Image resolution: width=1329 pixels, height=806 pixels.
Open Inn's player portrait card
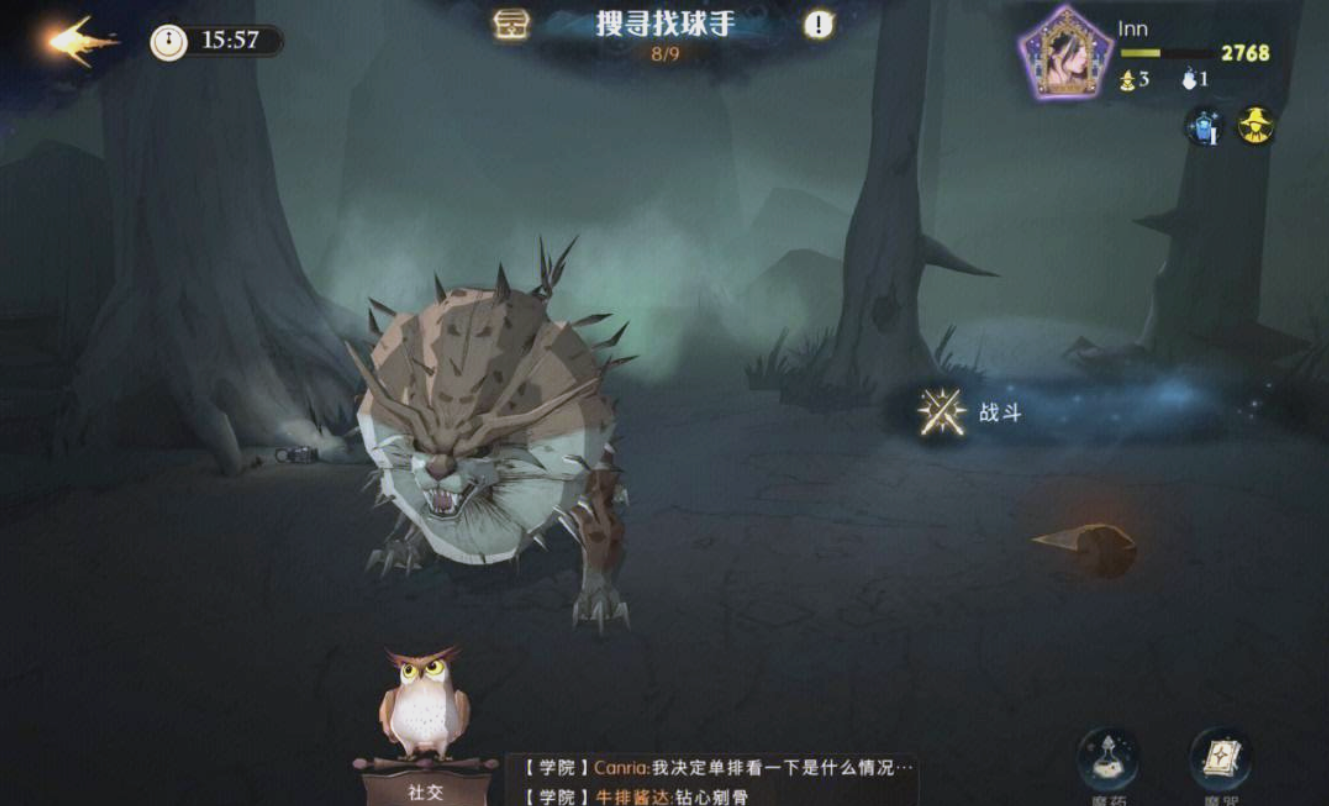[1066, 53]
